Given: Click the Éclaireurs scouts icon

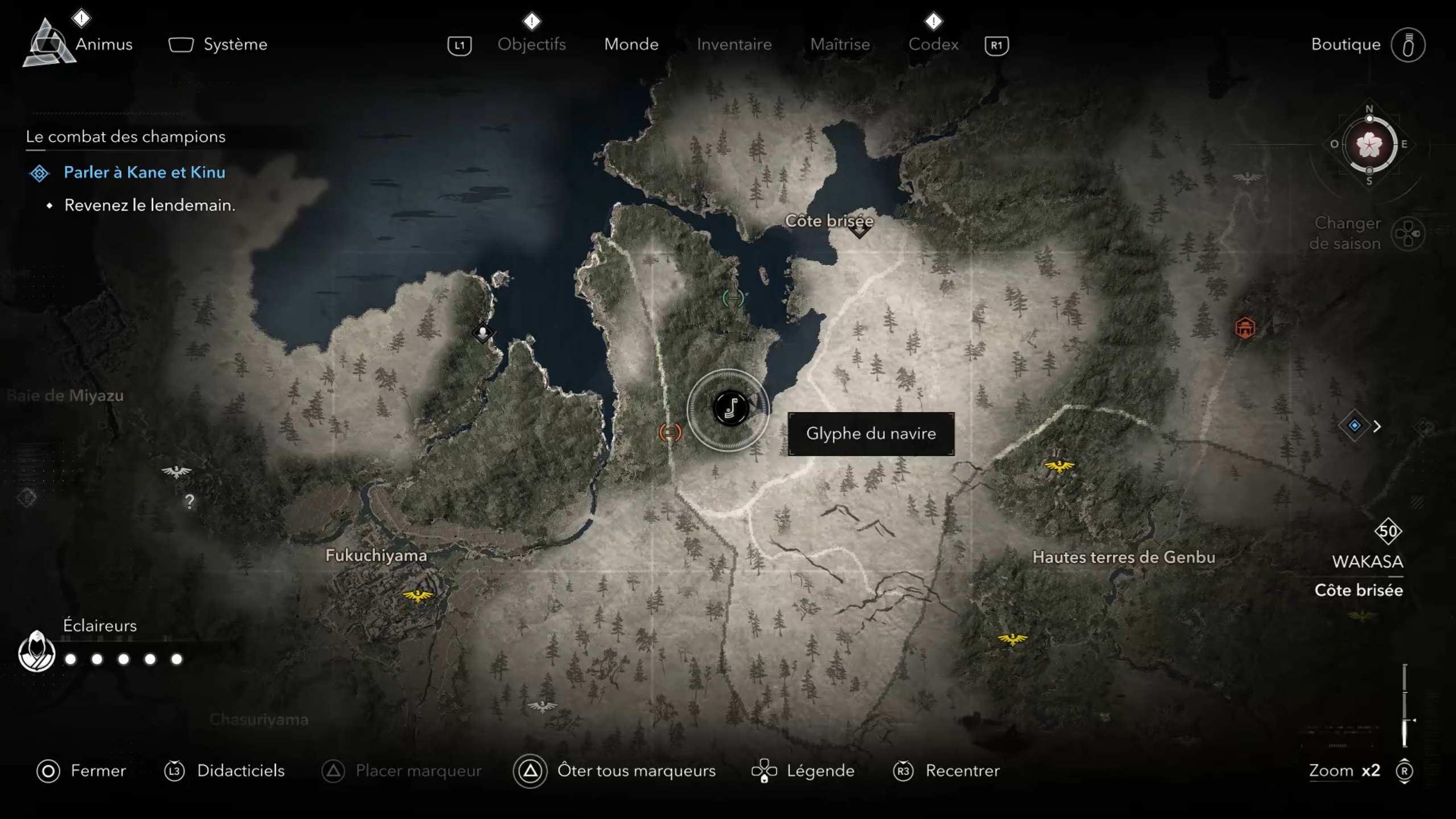Looking at the screenshot, I should (36, 652).
